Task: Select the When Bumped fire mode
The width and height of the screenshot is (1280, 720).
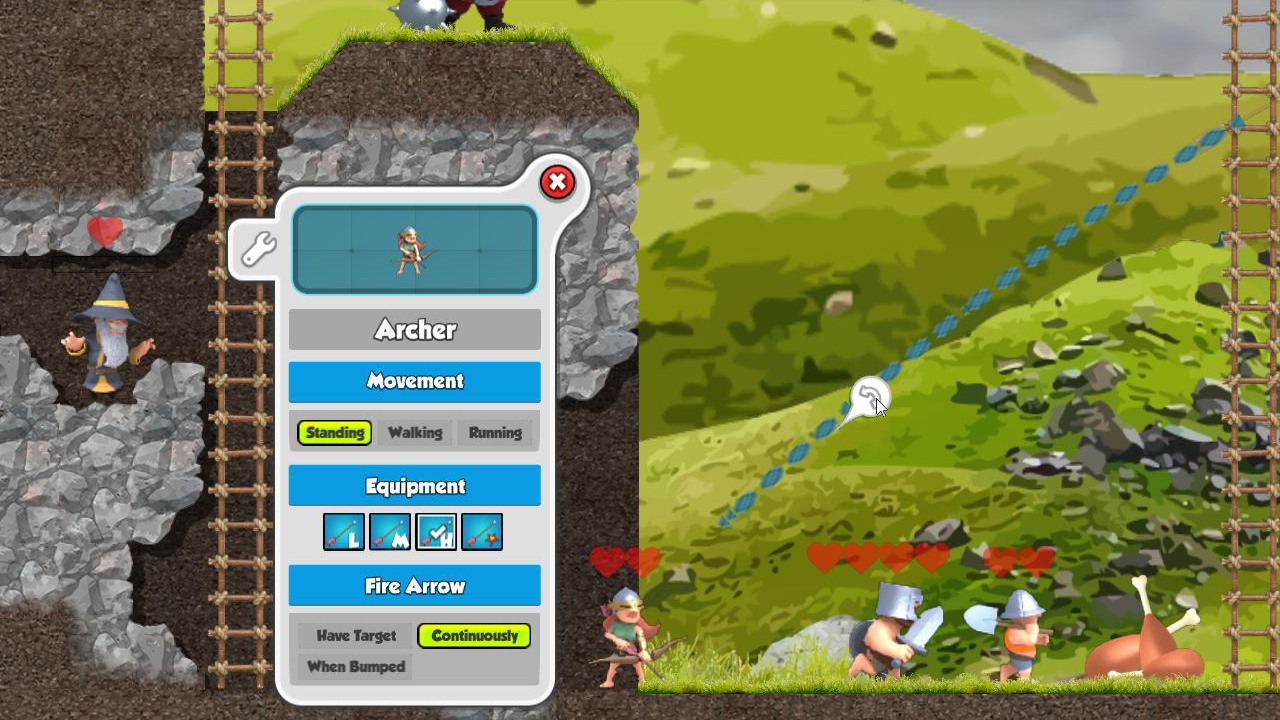Action: pos(355,667)
